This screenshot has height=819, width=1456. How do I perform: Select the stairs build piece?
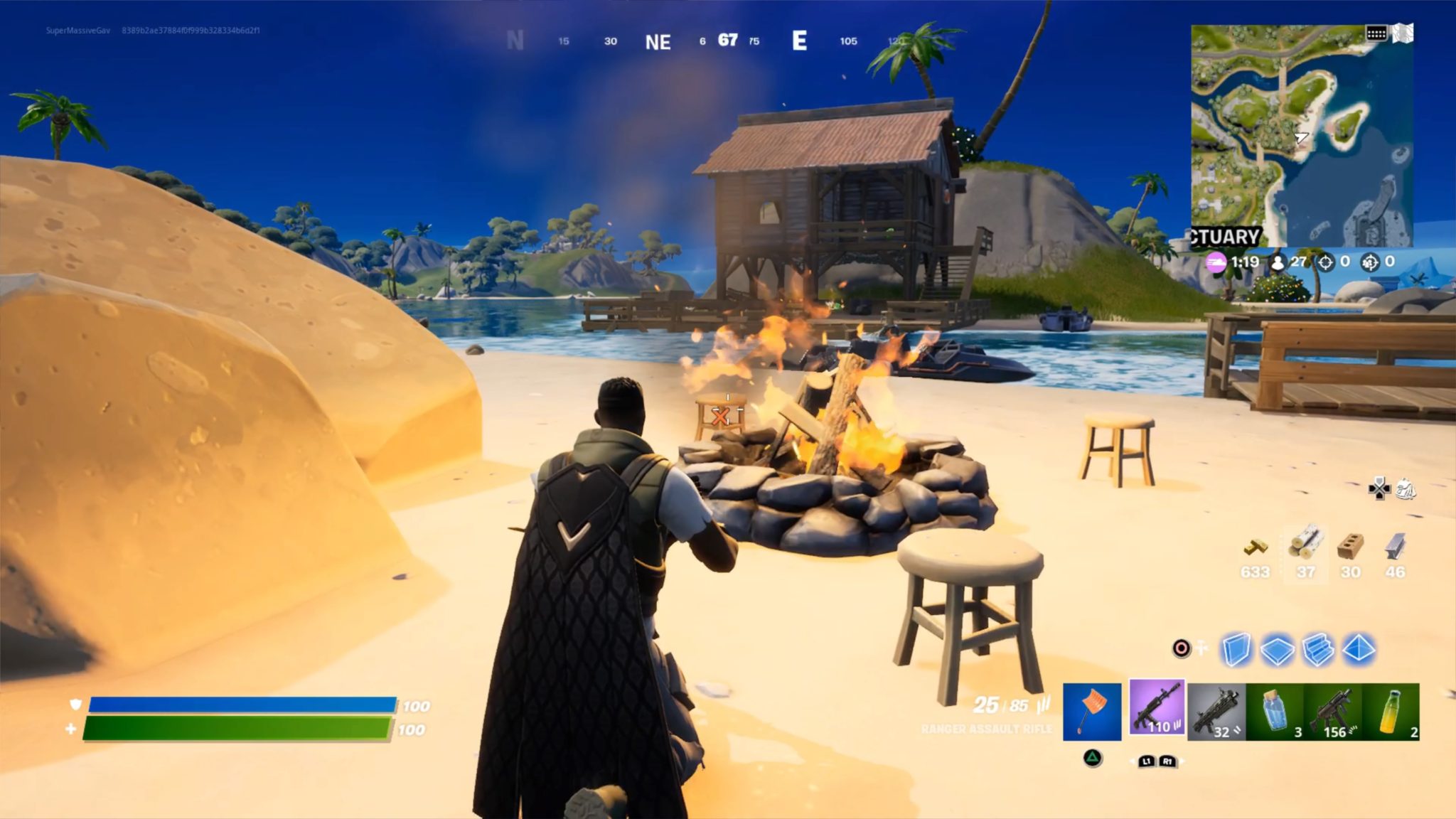click(x=1317, y=649)
